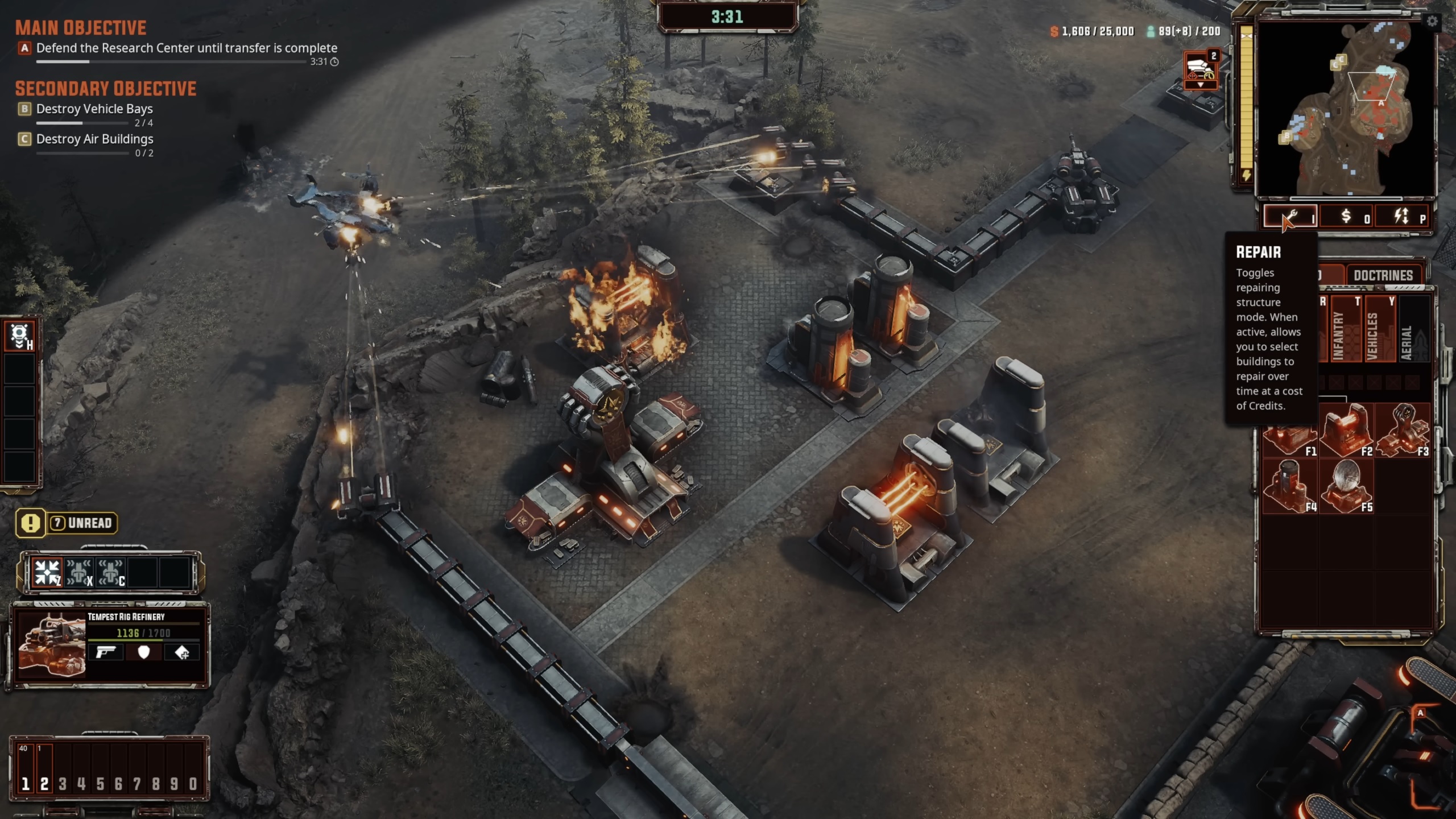Screen dimensions: 1456x819
Task: Open settings via the gear icon
Action: pos(1432,22)
